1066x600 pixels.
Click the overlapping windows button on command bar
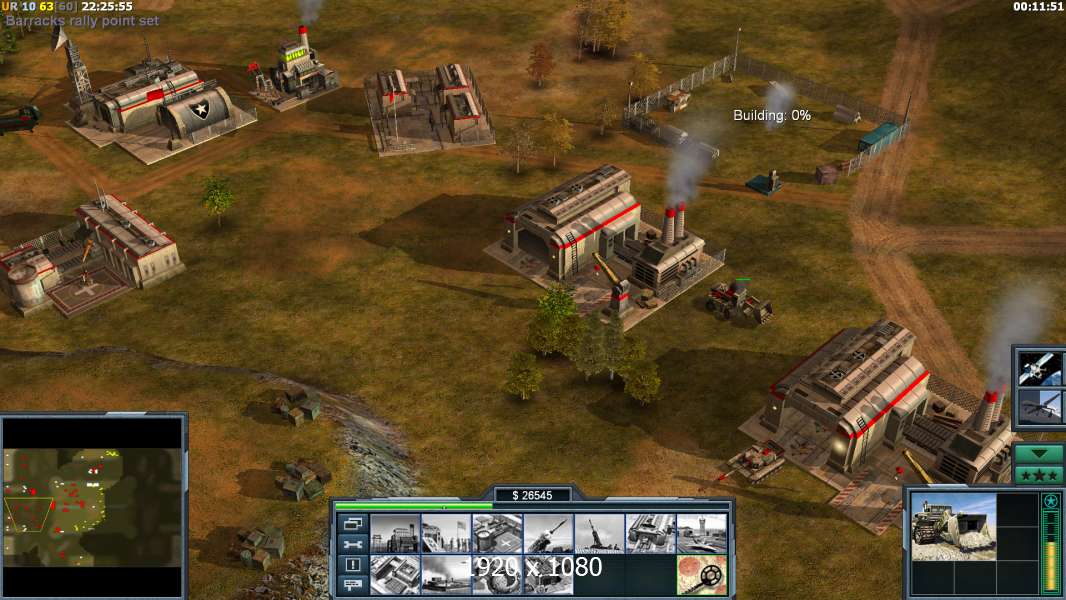tap(352, 523)
